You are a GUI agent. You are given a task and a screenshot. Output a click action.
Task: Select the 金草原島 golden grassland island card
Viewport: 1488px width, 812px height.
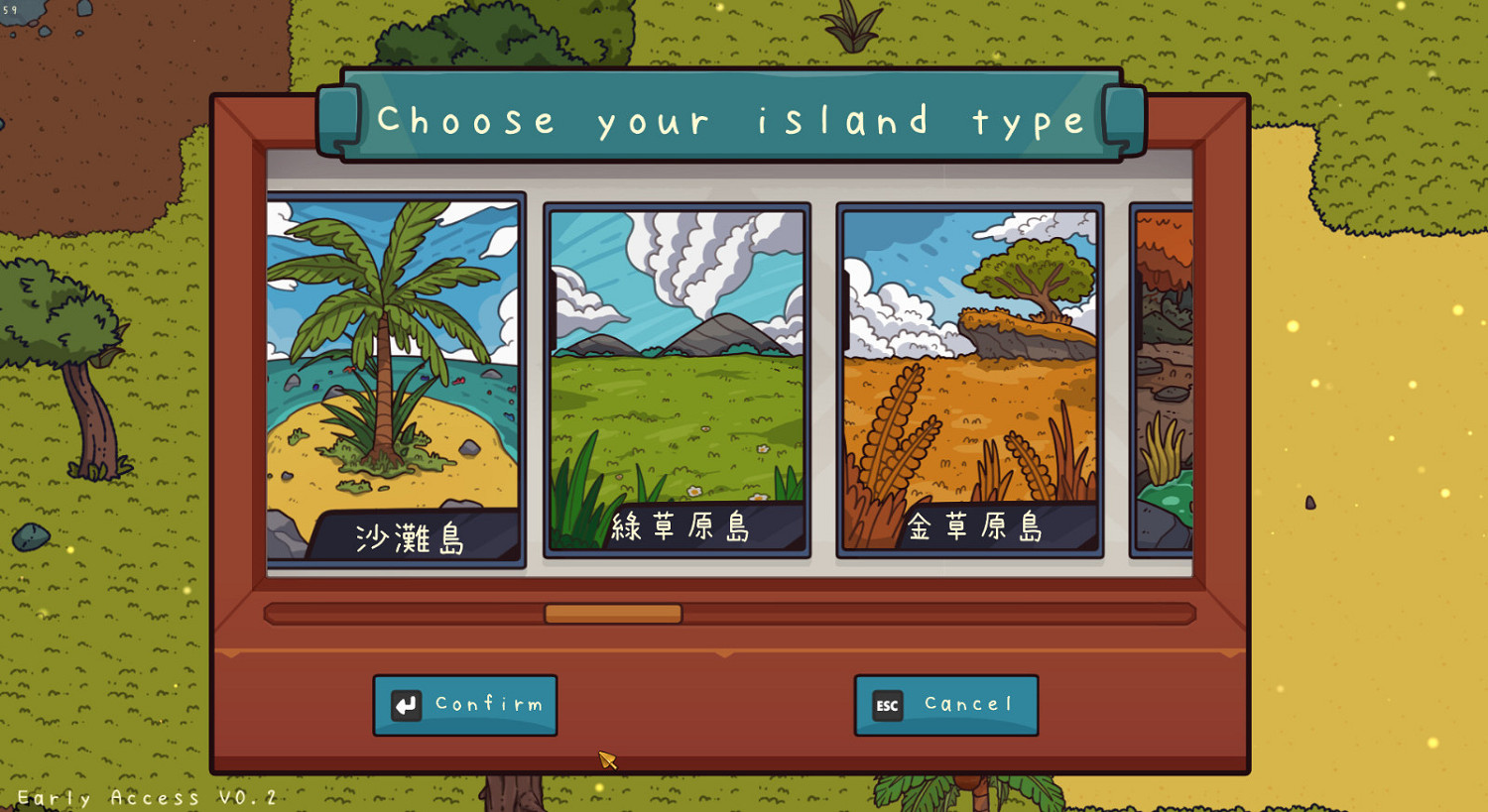969,380
